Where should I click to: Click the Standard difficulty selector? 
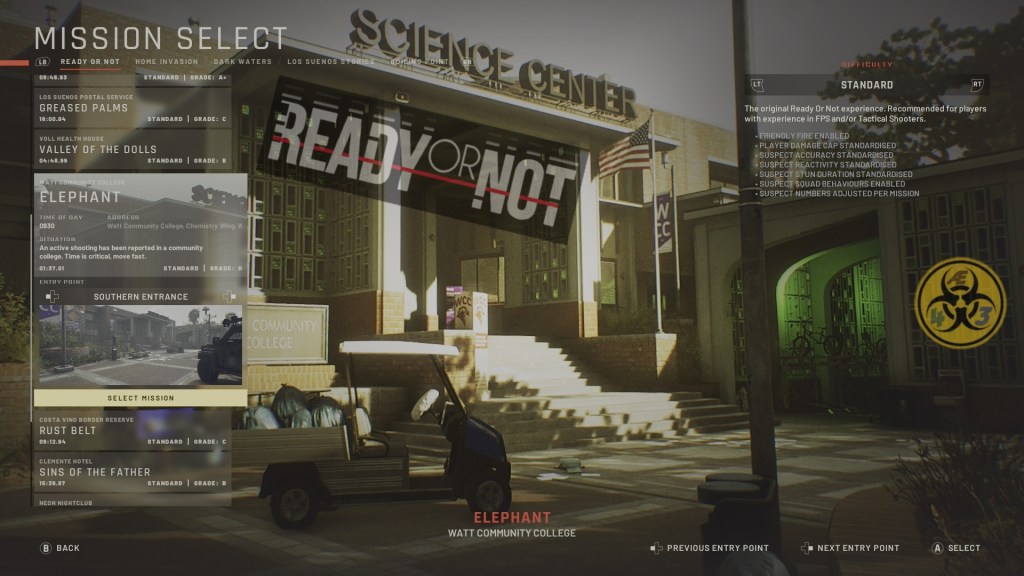tap(866, 85)
